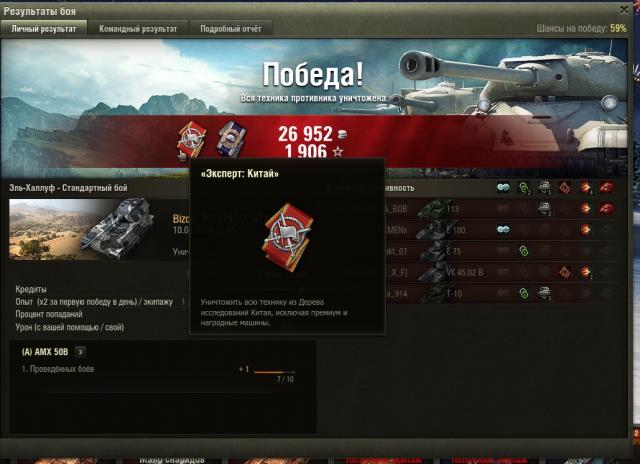
Task: Click the blue medal beside the red one
Action: (x=230, y=139)
